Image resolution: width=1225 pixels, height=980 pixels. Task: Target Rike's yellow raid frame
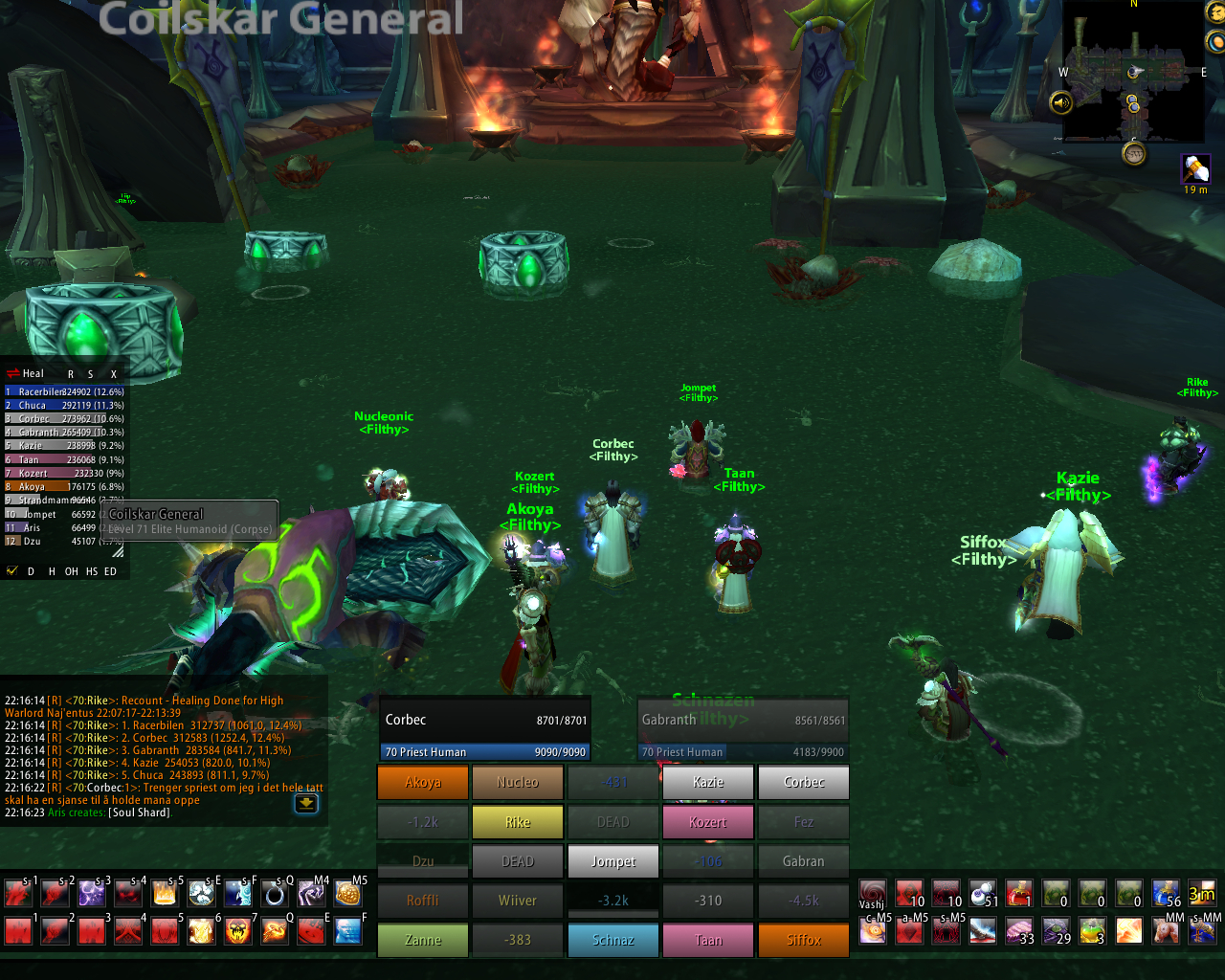pos(518,822)
